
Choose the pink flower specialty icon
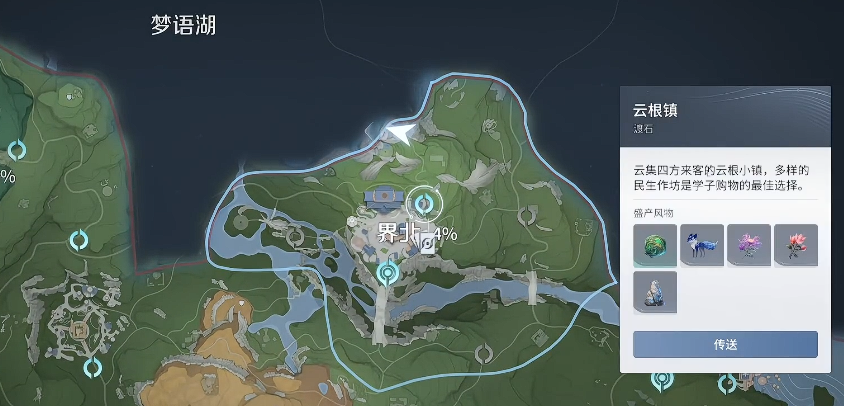pyautogui.click(x=795, y=245)
